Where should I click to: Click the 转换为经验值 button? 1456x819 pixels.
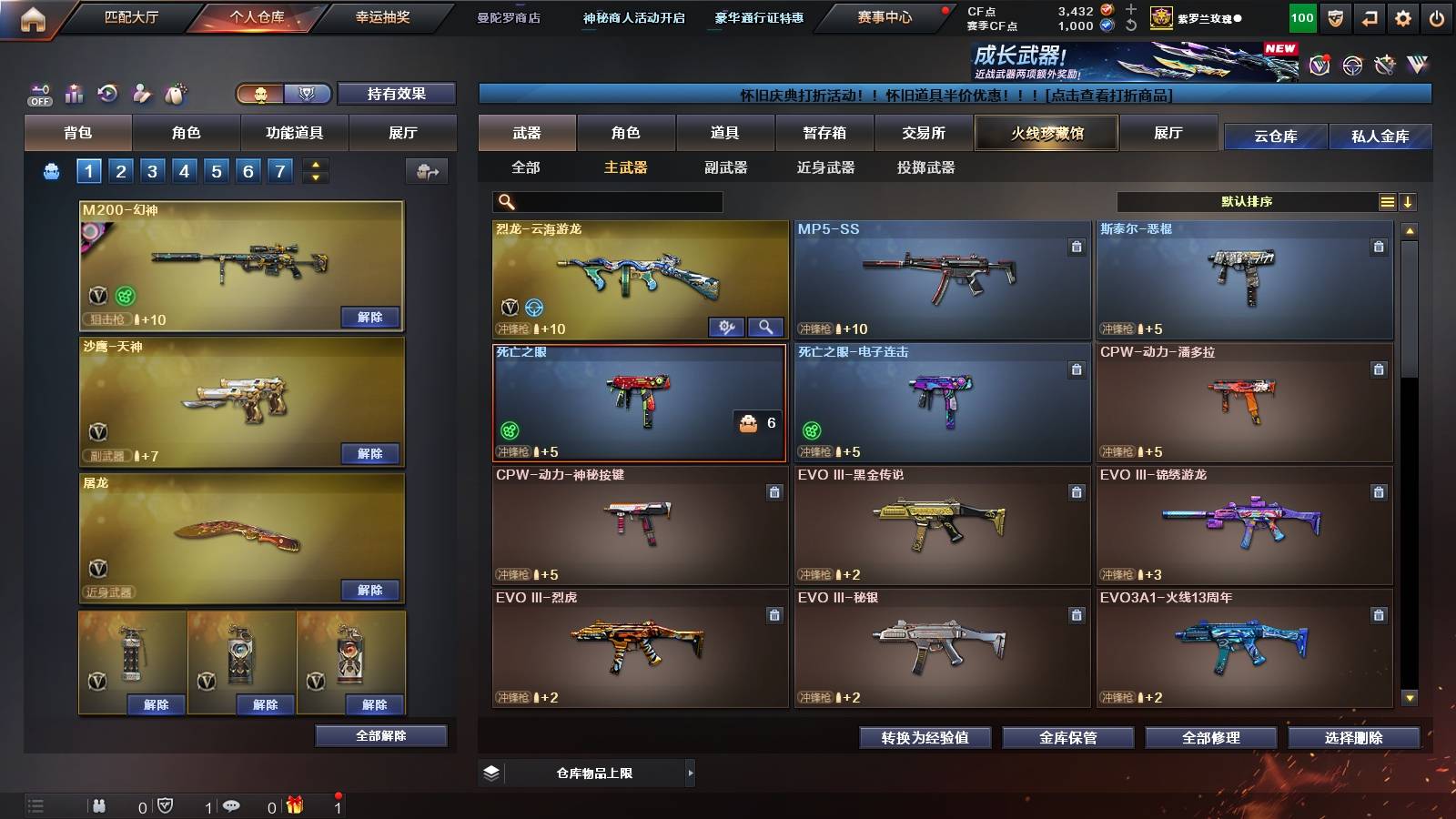[x=925, y=739]
